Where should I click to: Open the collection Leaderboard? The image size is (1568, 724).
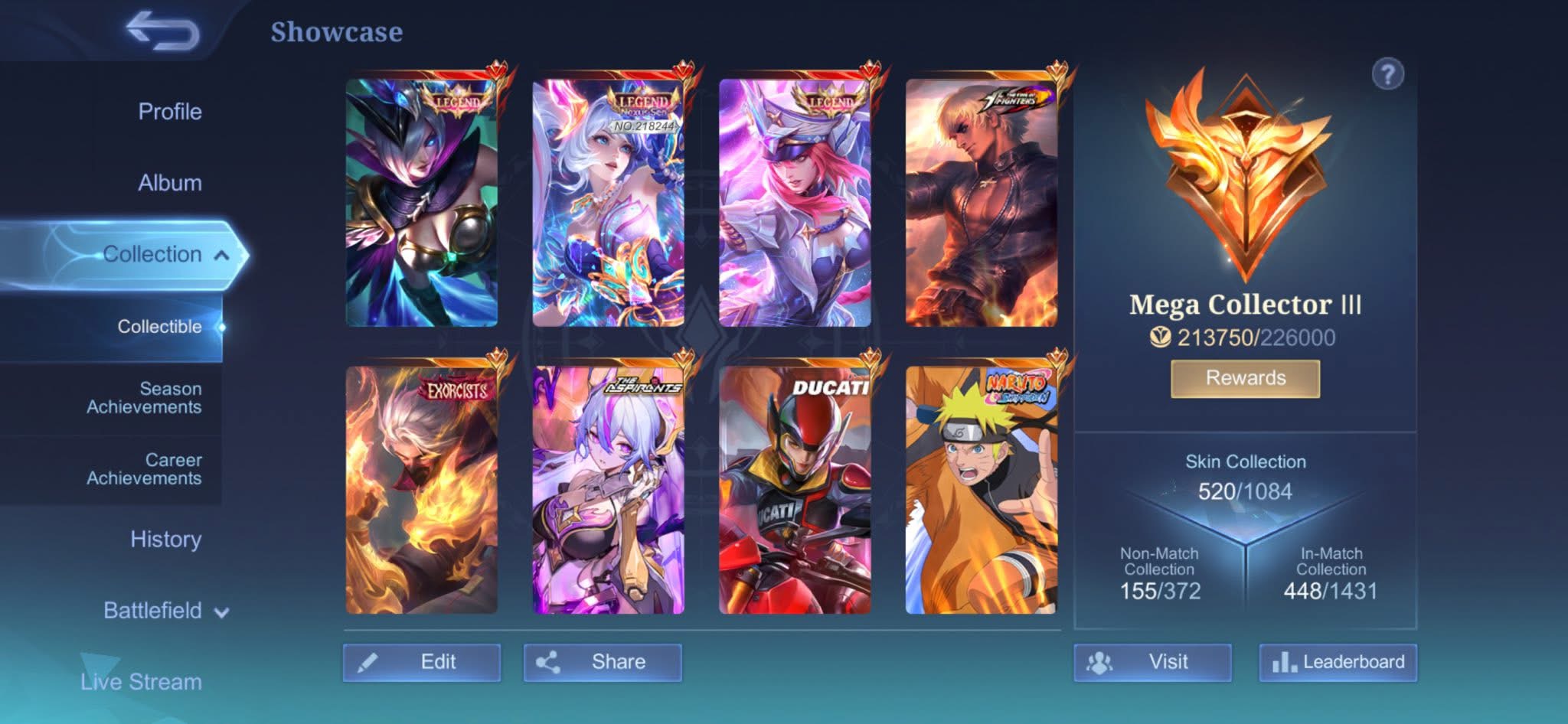1338,662
